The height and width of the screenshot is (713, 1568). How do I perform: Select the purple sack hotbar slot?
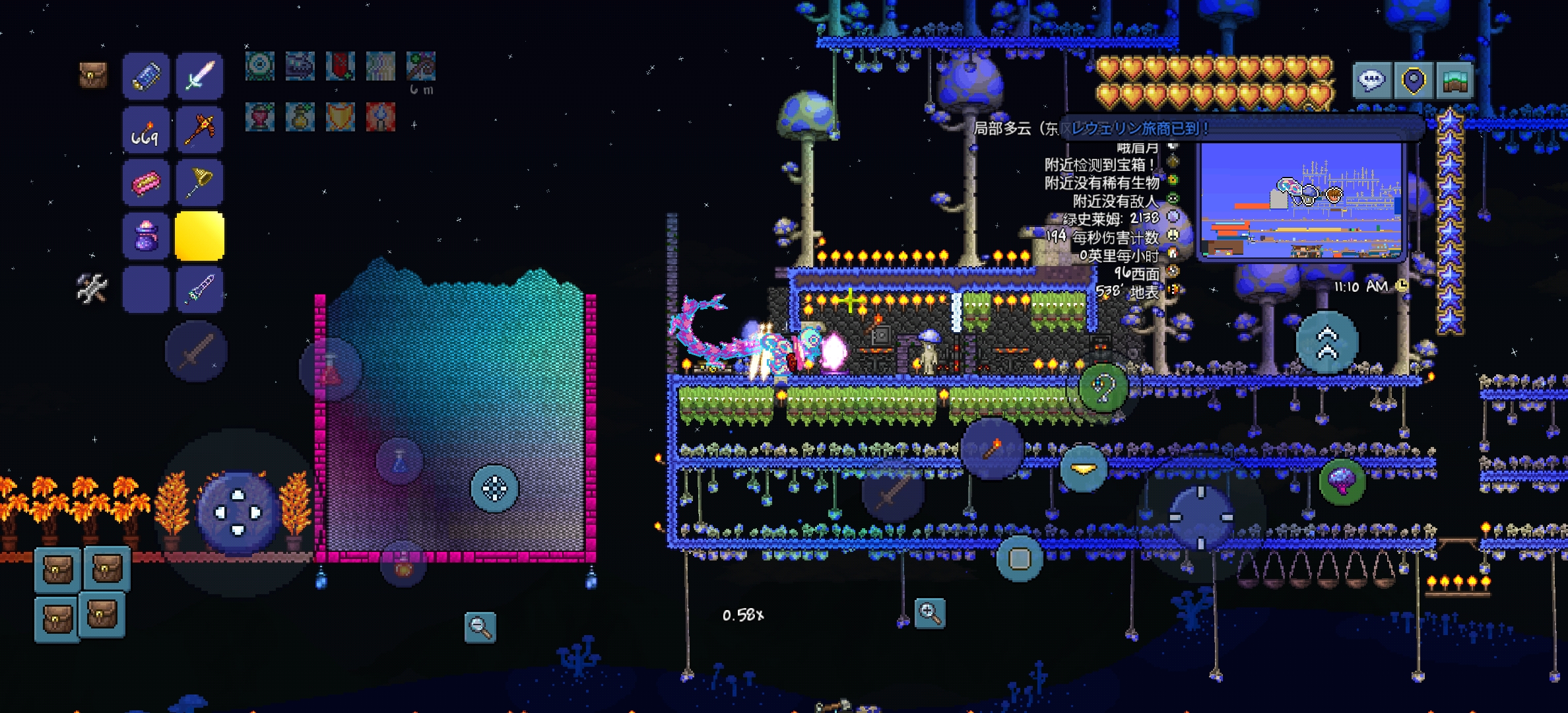[x=146, y=236]
